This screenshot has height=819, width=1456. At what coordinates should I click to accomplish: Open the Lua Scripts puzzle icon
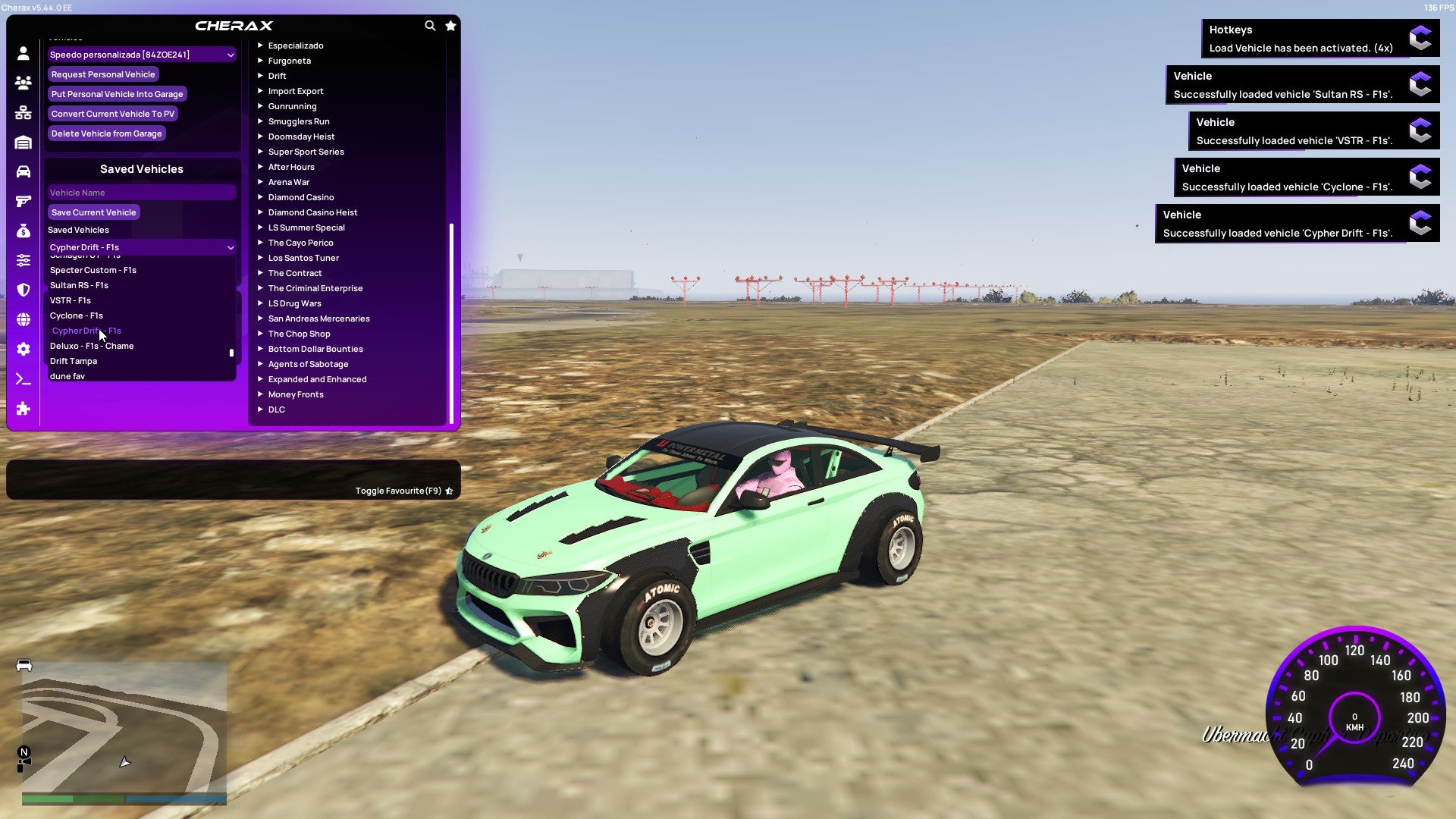23,409
